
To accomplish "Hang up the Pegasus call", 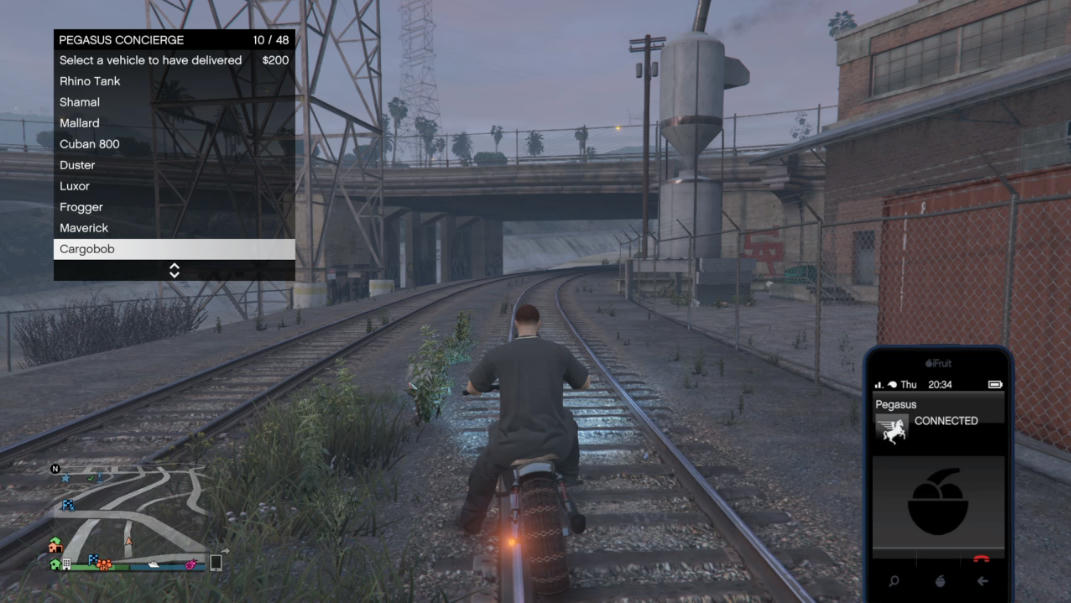I will (x=981, y=559).
